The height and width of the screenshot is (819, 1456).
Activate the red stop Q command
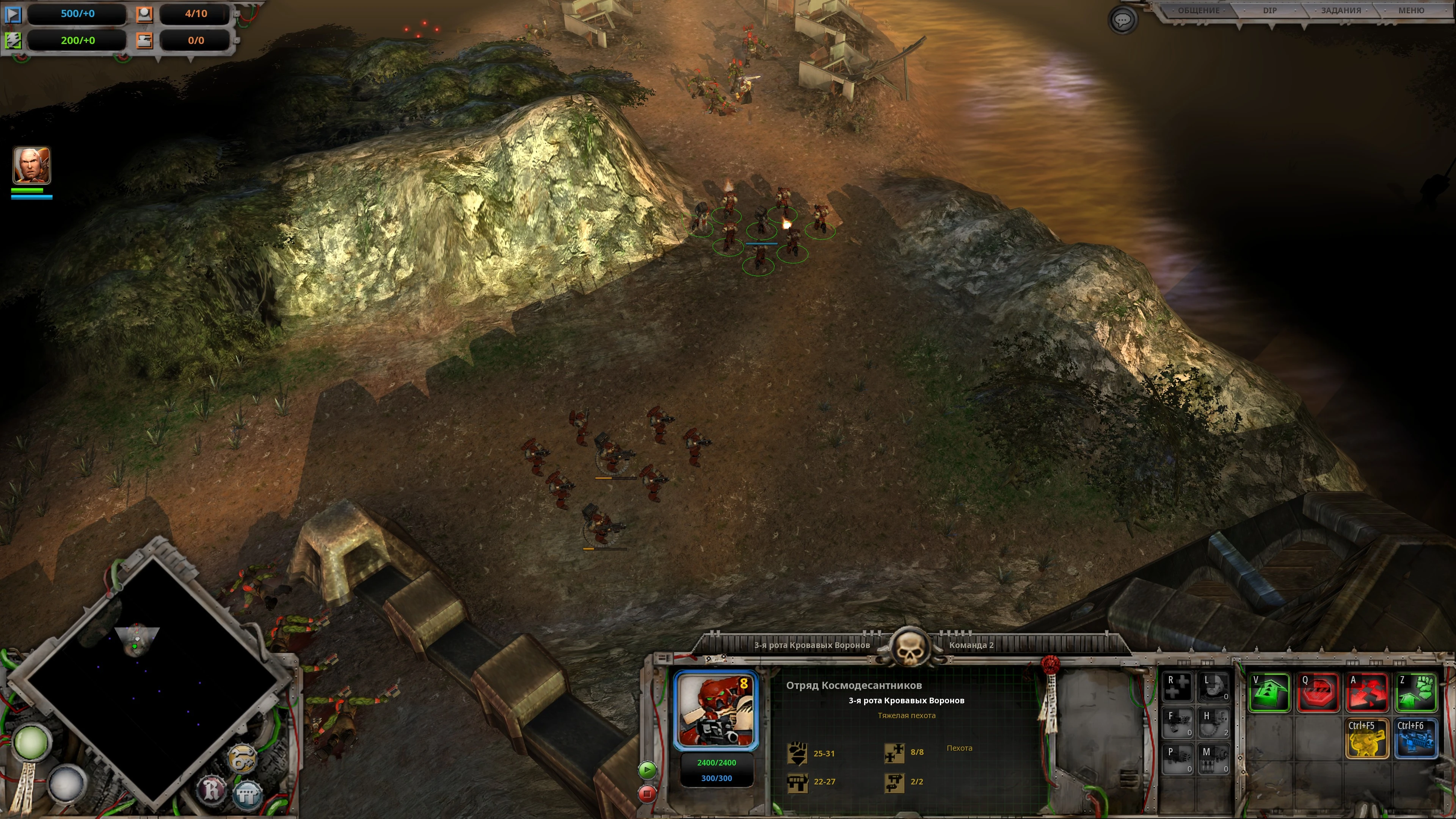coord(1318,692)
